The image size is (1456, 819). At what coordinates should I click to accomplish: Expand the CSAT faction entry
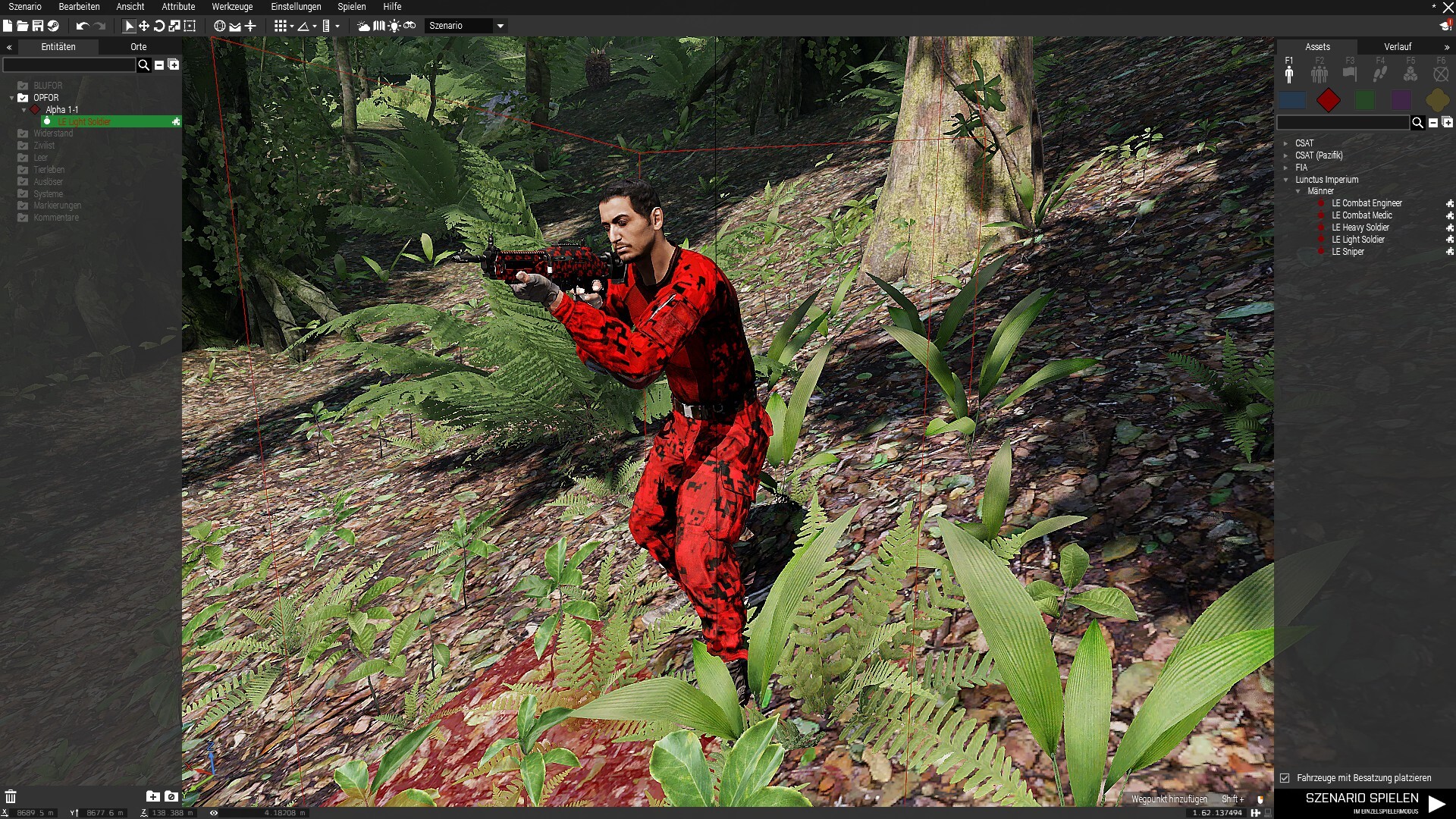[x=1286, y=143]
